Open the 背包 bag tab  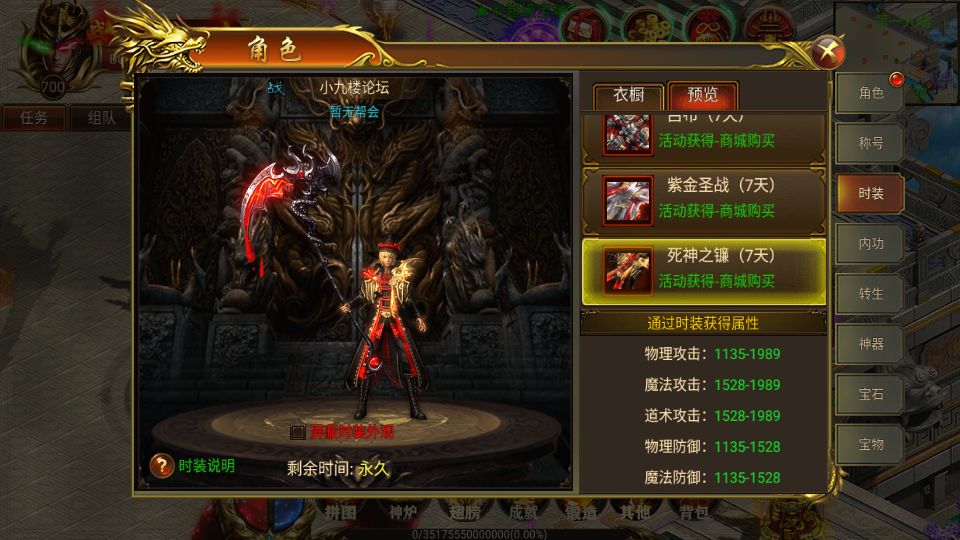[x=693, y=513]
